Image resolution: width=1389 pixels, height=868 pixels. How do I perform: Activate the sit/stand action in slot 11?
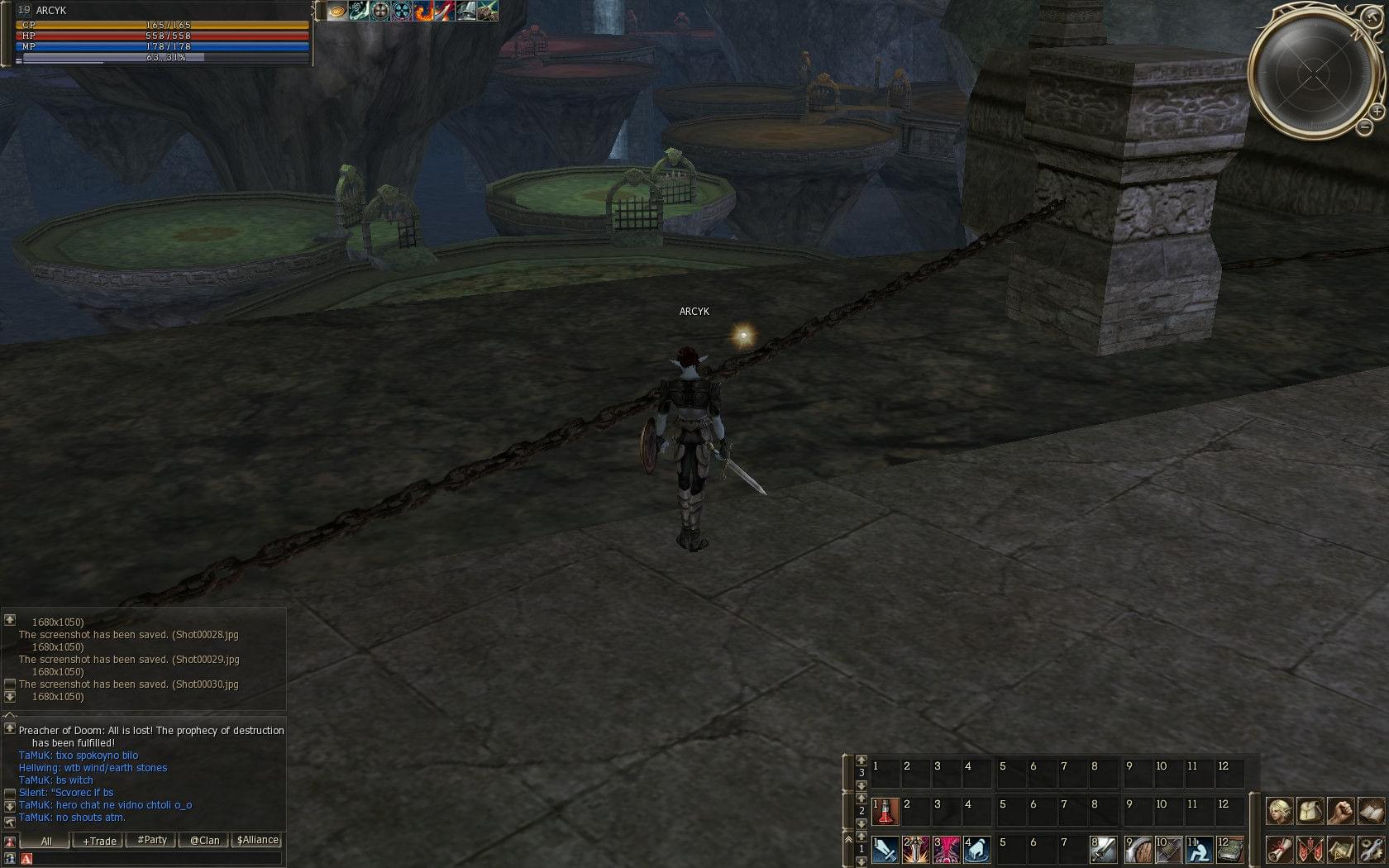tap(1199, 849)
